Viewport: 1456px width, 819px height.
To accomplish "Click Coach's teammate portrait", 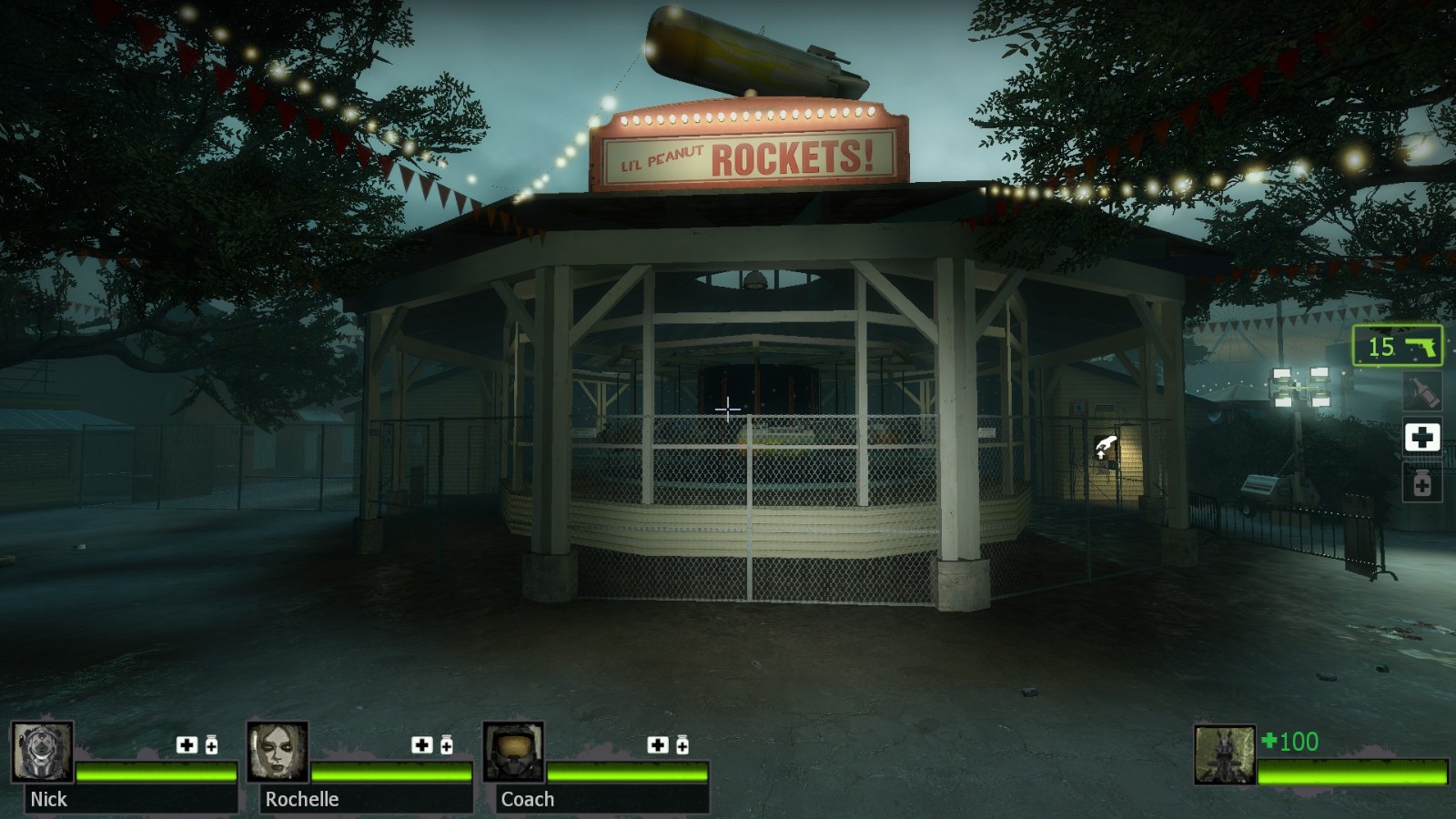I will (513, 752).
